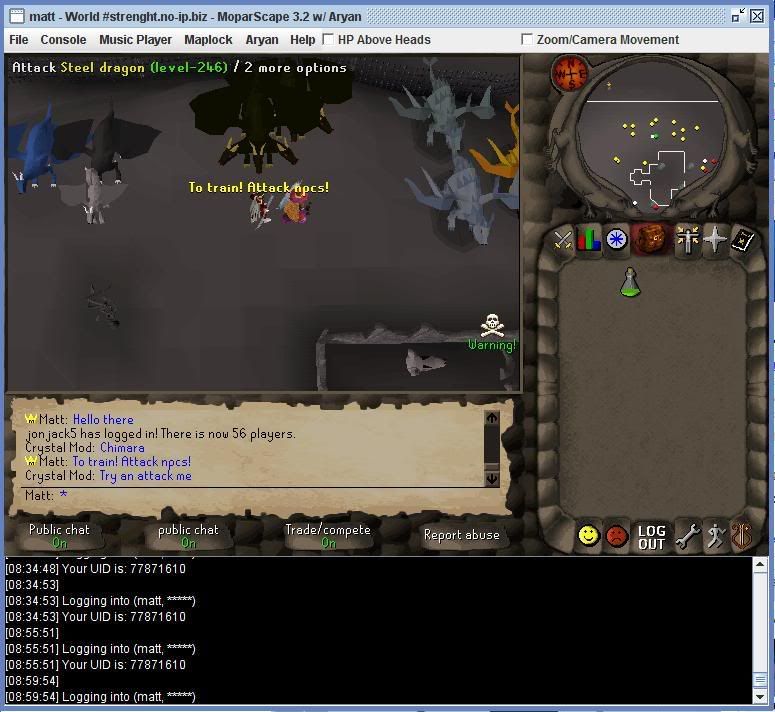Open the Maplock menu
Screen dimensions: 775x712
click(208, 40)
